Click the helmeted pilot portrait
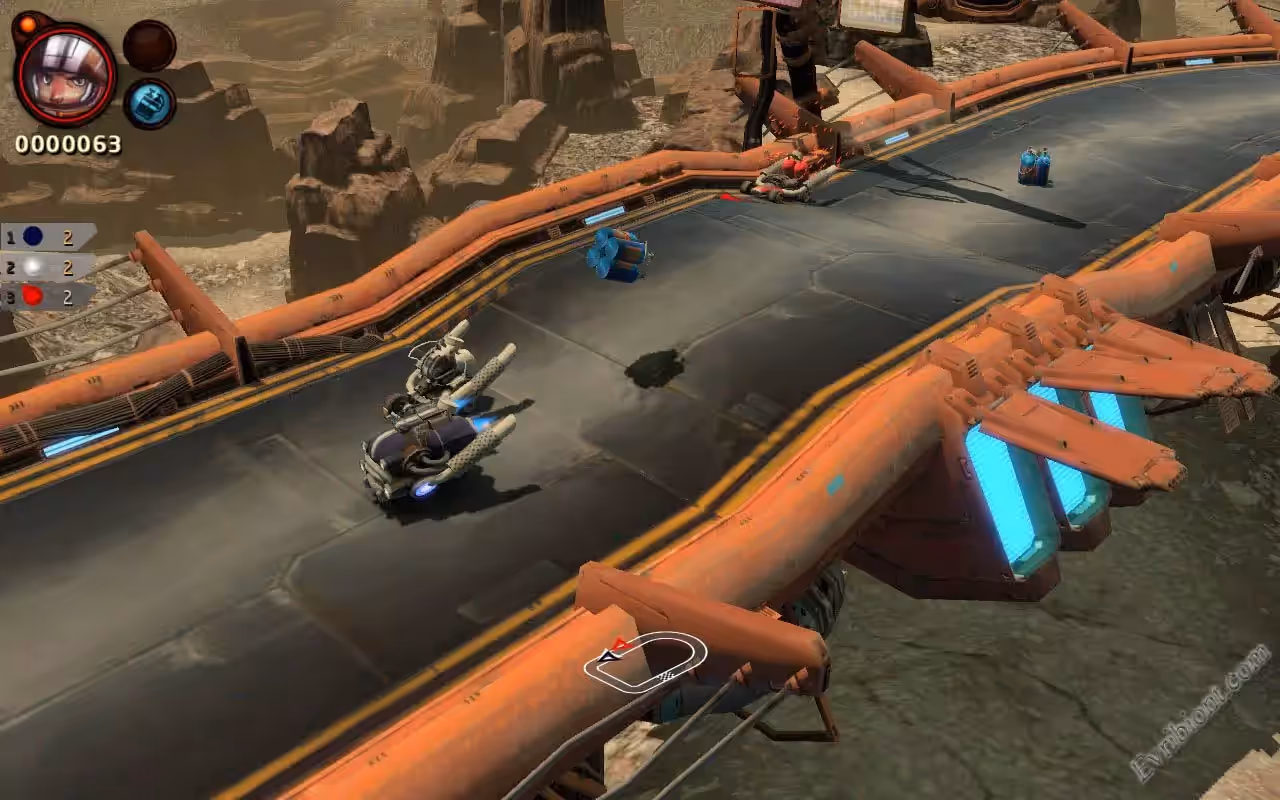The height and width of the screenshot is (800, 1280). point(64,74)
